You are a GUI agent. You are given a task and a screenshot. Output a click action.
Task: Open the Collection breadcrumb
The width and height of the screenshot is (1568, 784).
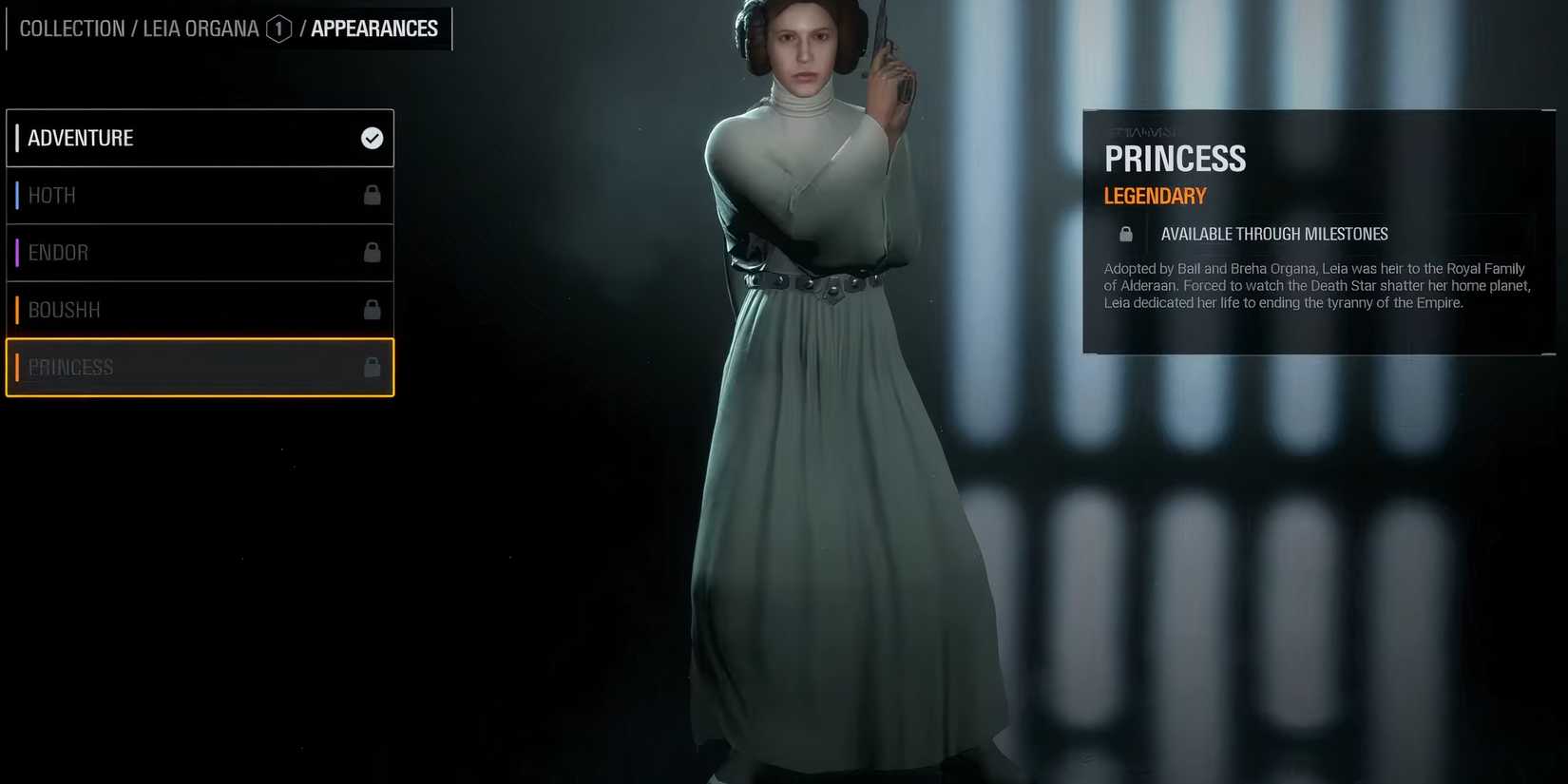click(x=71, y=29)
